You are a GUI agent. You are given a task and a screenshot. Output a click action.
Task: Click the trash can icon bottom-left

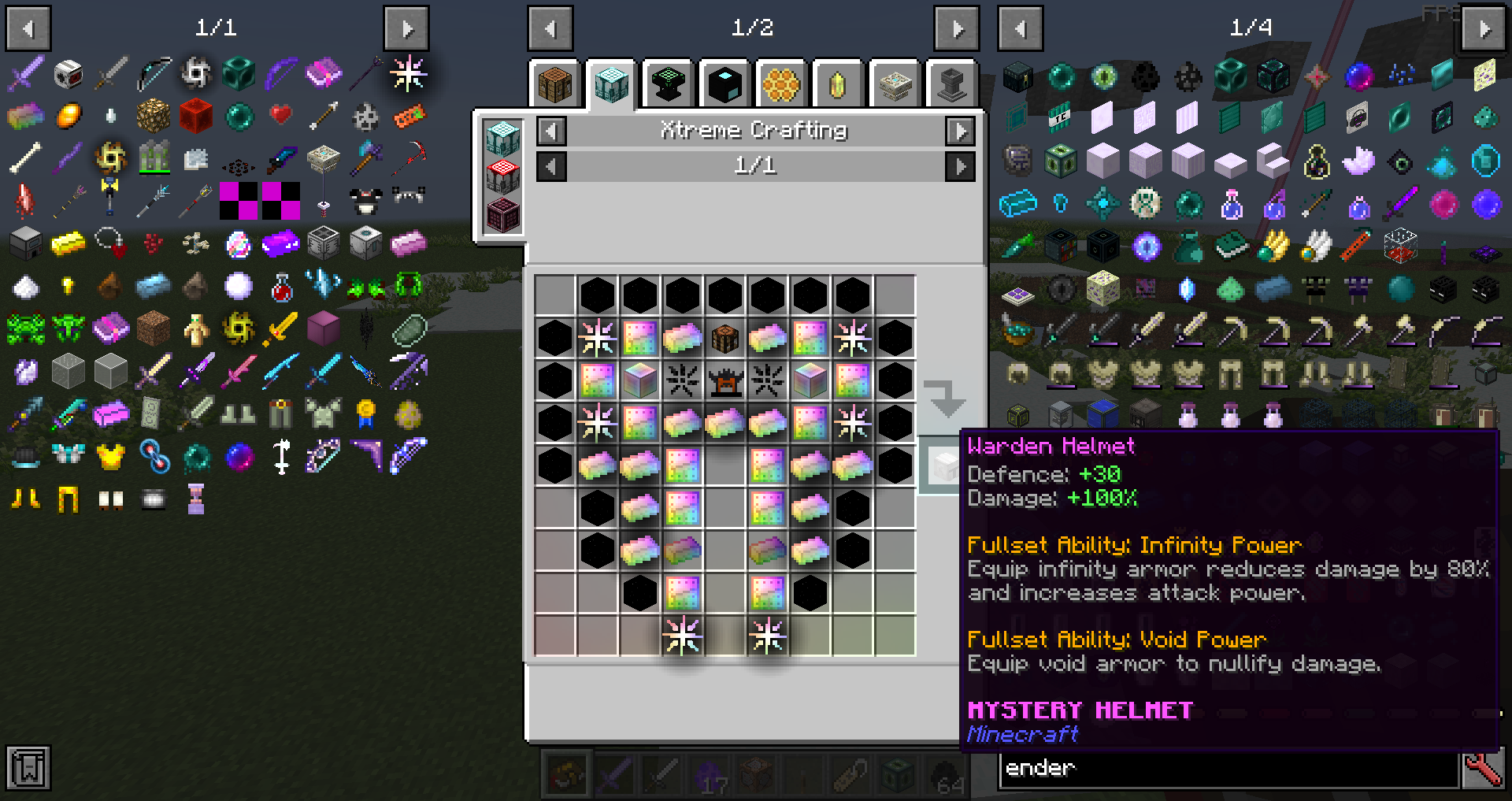point(28,767)
